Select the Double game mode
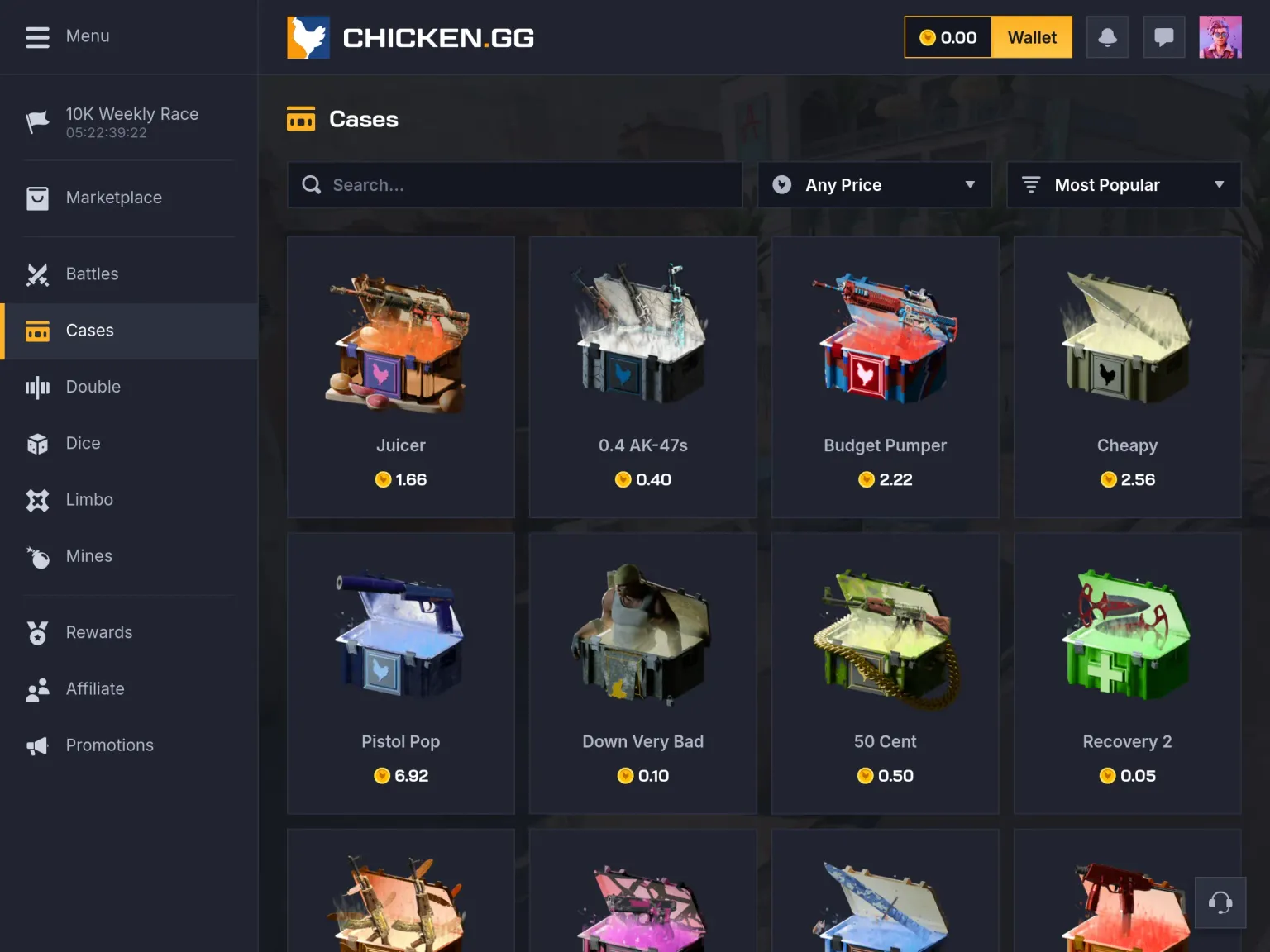This screenshot has height=952, width=1270. tap(93, 387)
